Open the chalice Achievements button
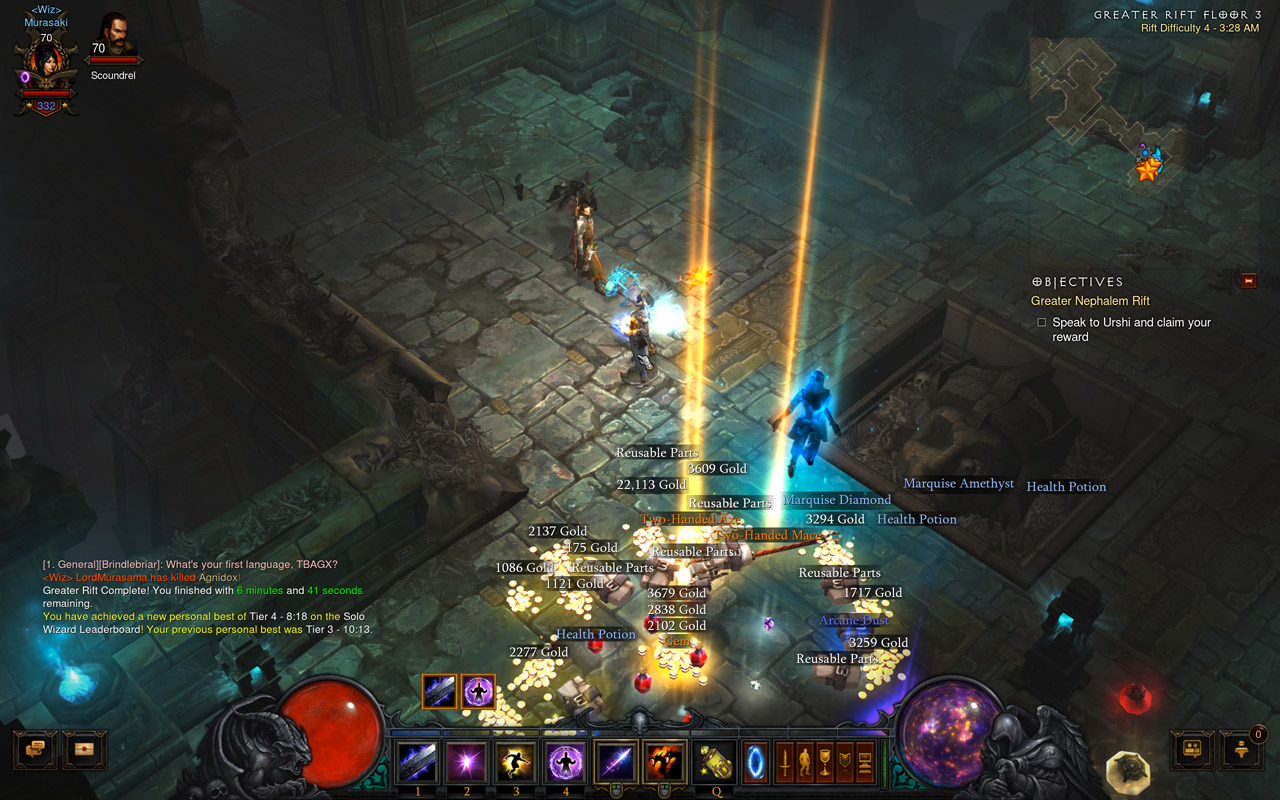Viewport: 1280px width, 800px height. (825, 763)
